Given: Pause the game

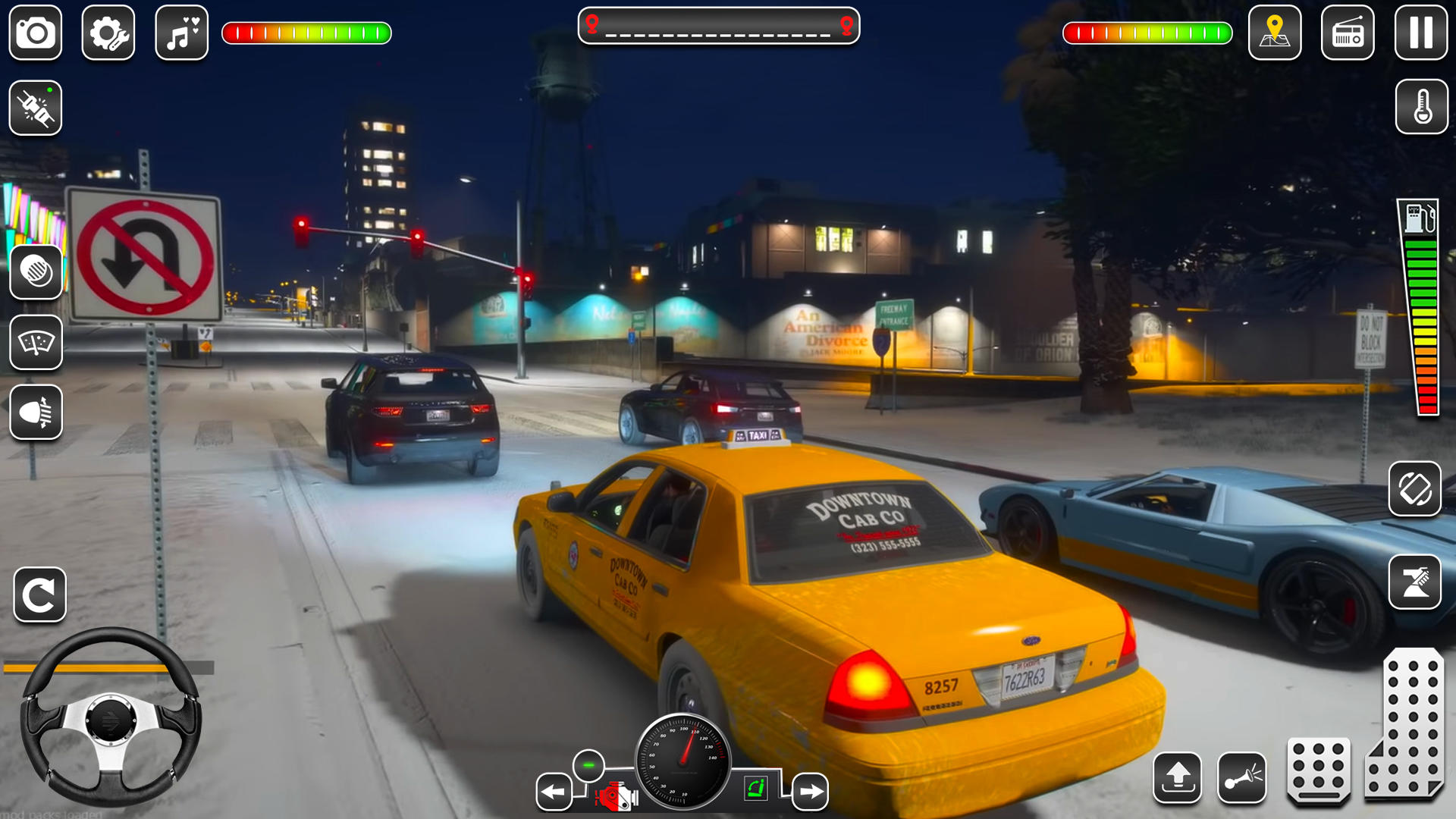Looking at the screenshot, I should (x=1420, y=33).
